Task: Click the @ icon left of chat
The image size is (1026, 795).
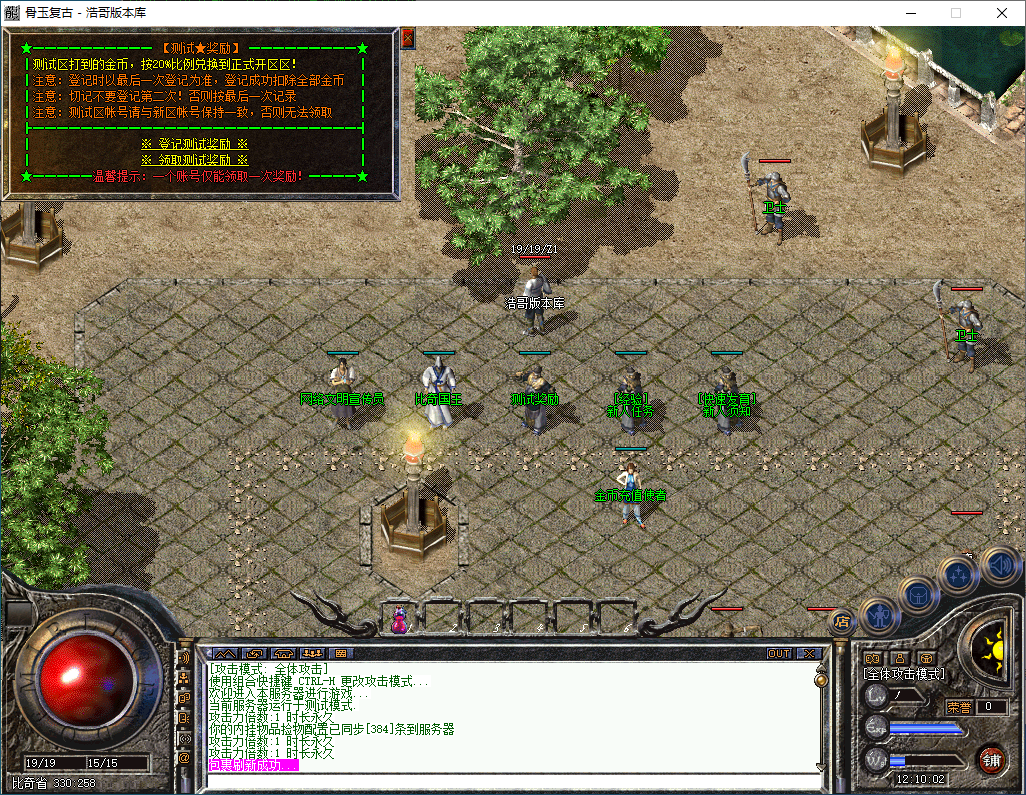Action: pyautogui.click(x=184, y=758)
